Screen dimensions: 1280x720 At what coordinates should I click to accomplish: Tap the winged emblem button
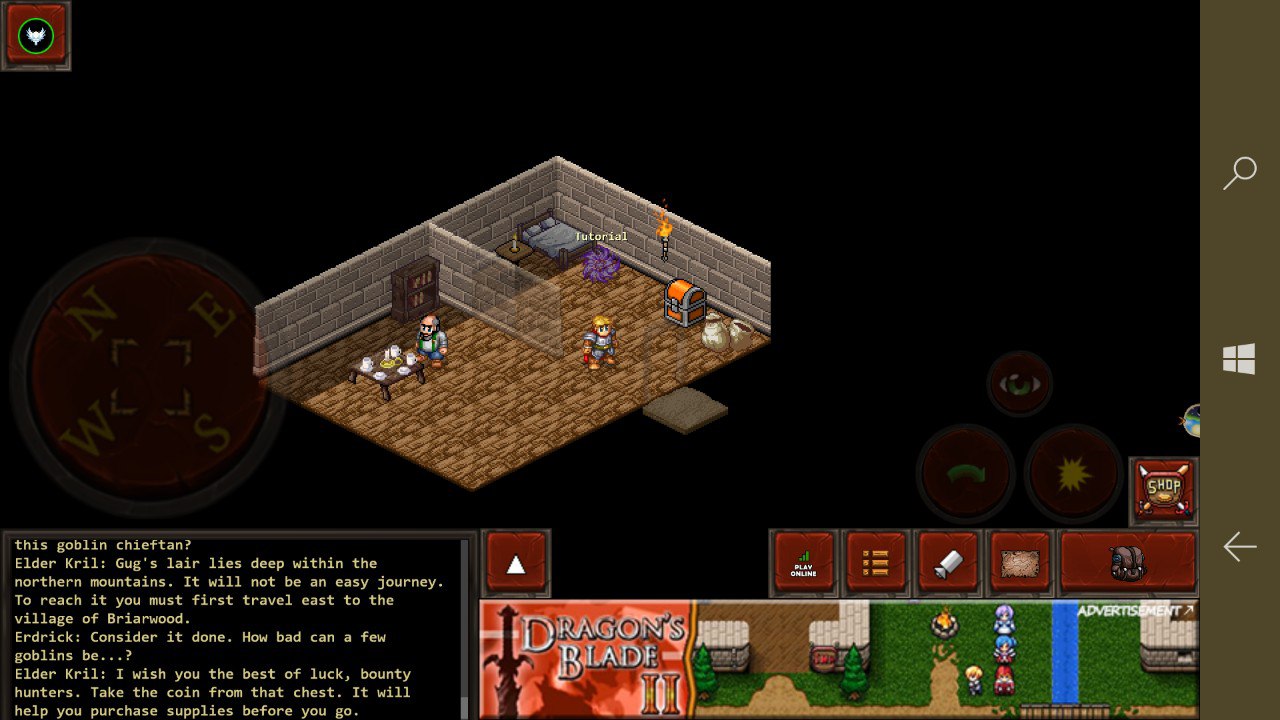tap(37, 36)
